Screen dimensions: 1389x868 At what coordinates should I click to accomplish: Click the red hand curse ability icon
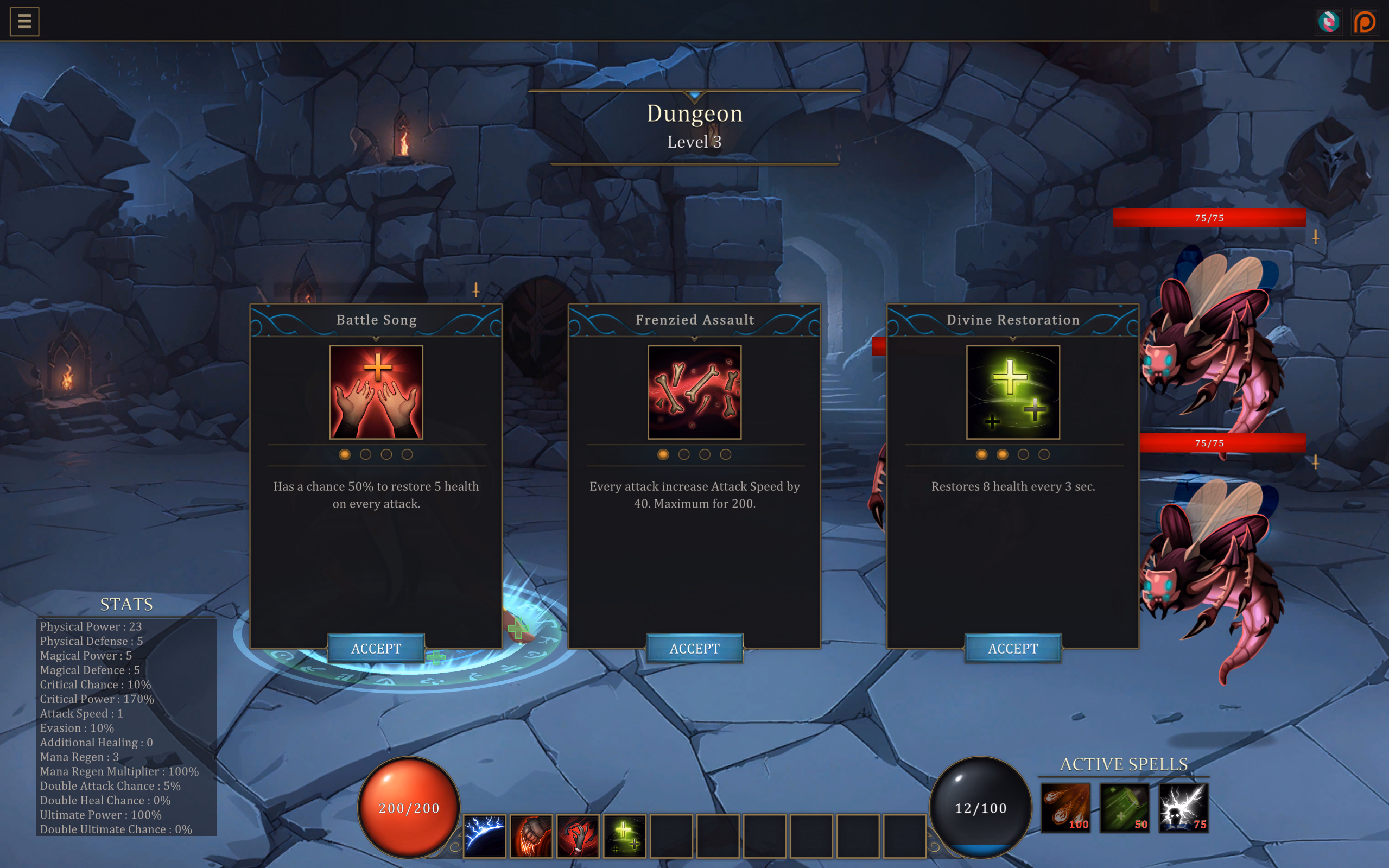coord(578,835)
